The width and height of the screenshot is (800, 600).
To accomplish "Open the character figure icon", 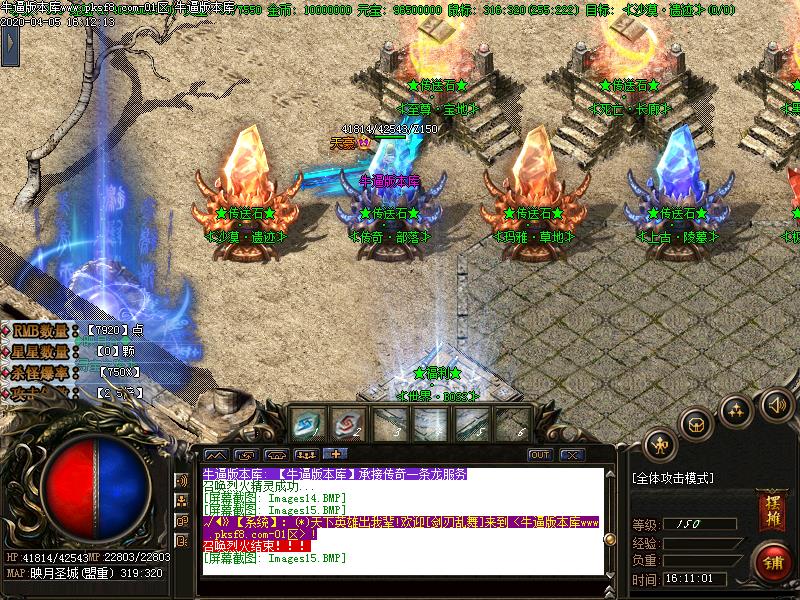I will [x=659, y=443].
